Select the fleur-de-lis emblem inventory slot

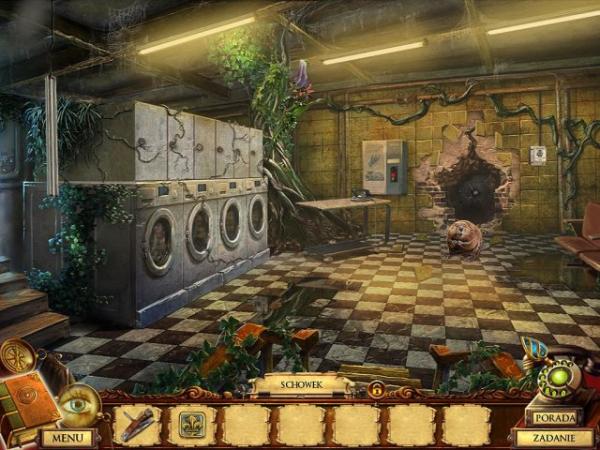coord(192,424)
